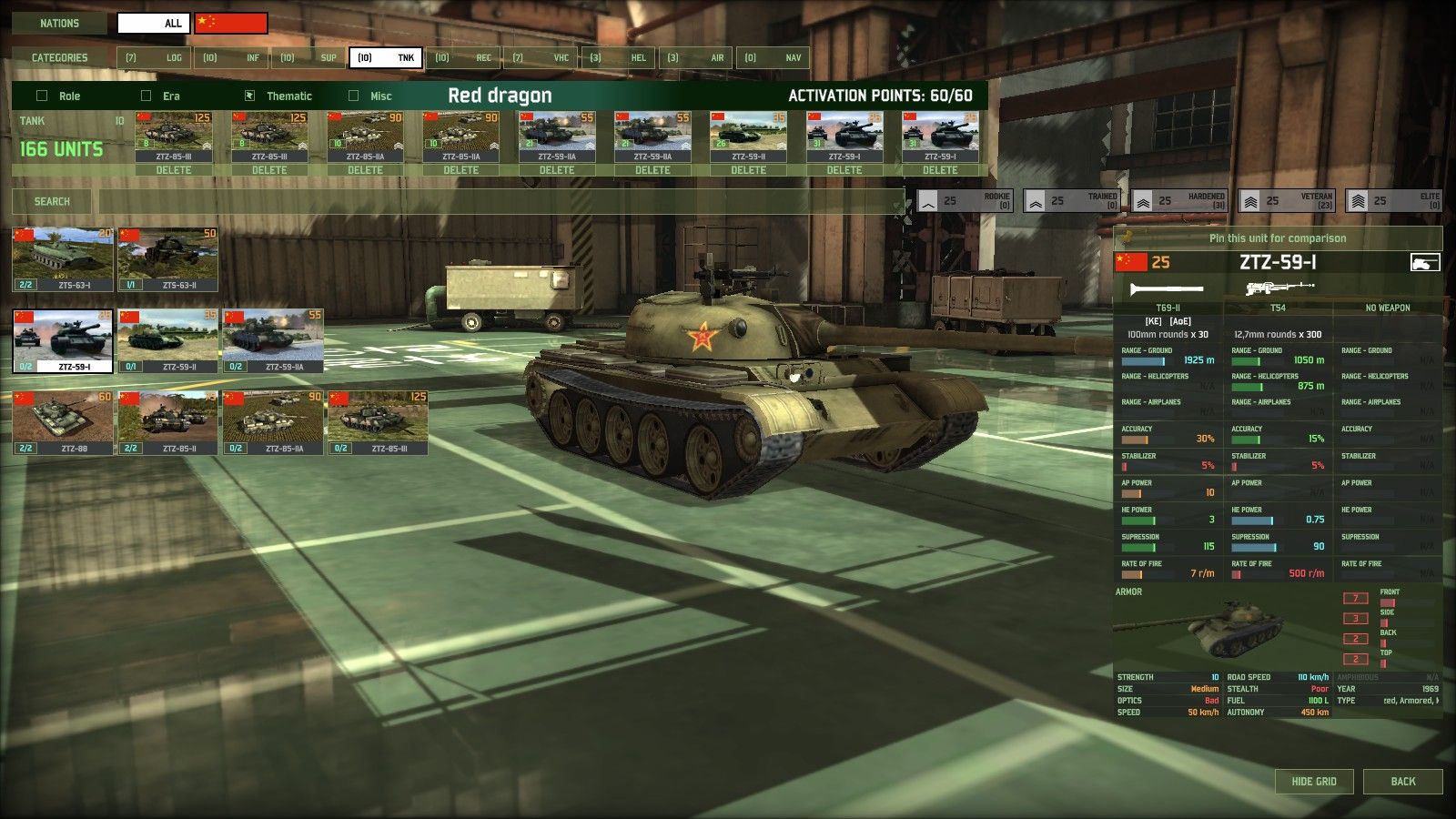Viewport: 1456px width, 819px height.
Task: Hide the grid
Action: coord(1314,781)
